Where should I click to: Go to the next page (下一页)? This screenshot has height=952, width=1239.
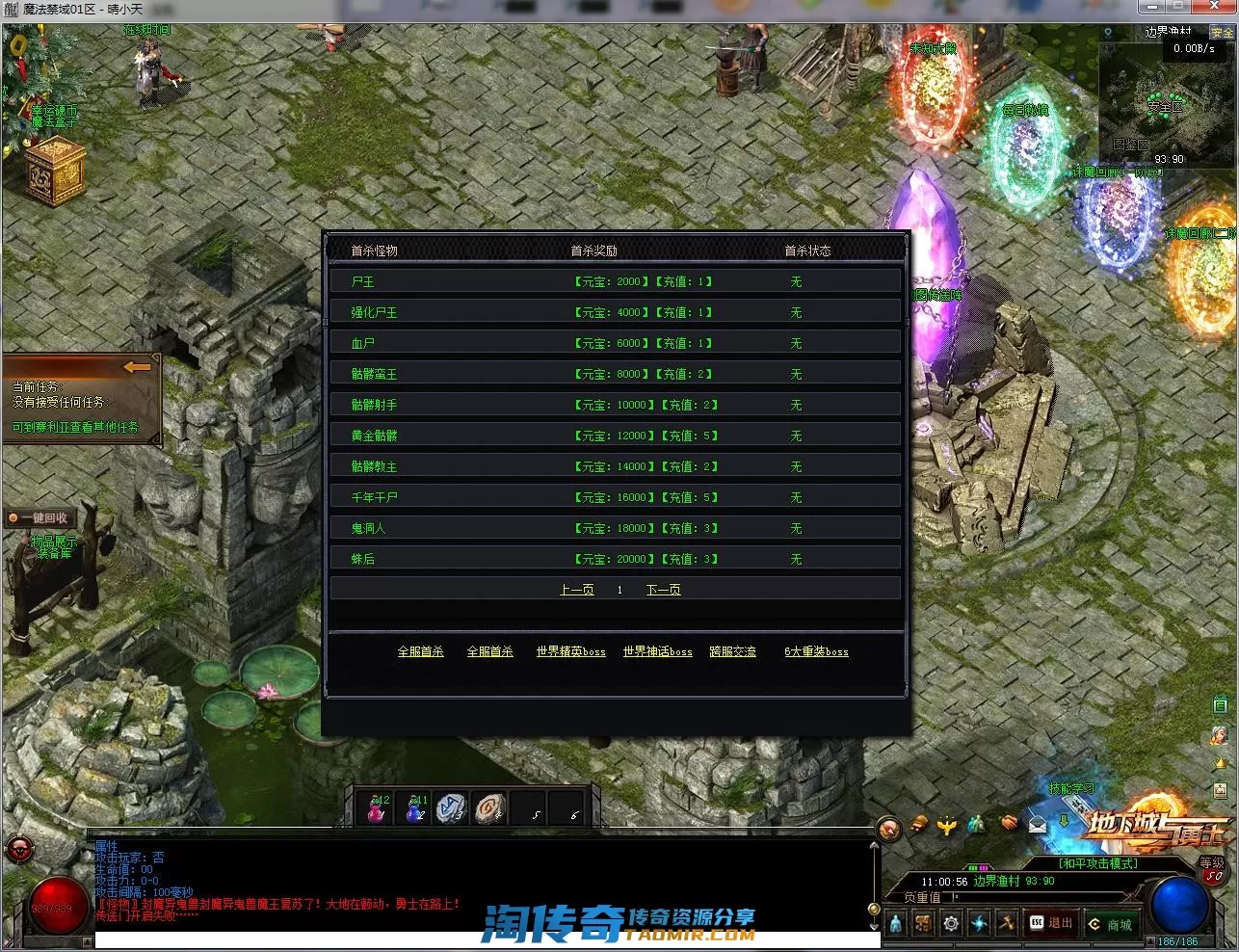click(x=663, y=590)
